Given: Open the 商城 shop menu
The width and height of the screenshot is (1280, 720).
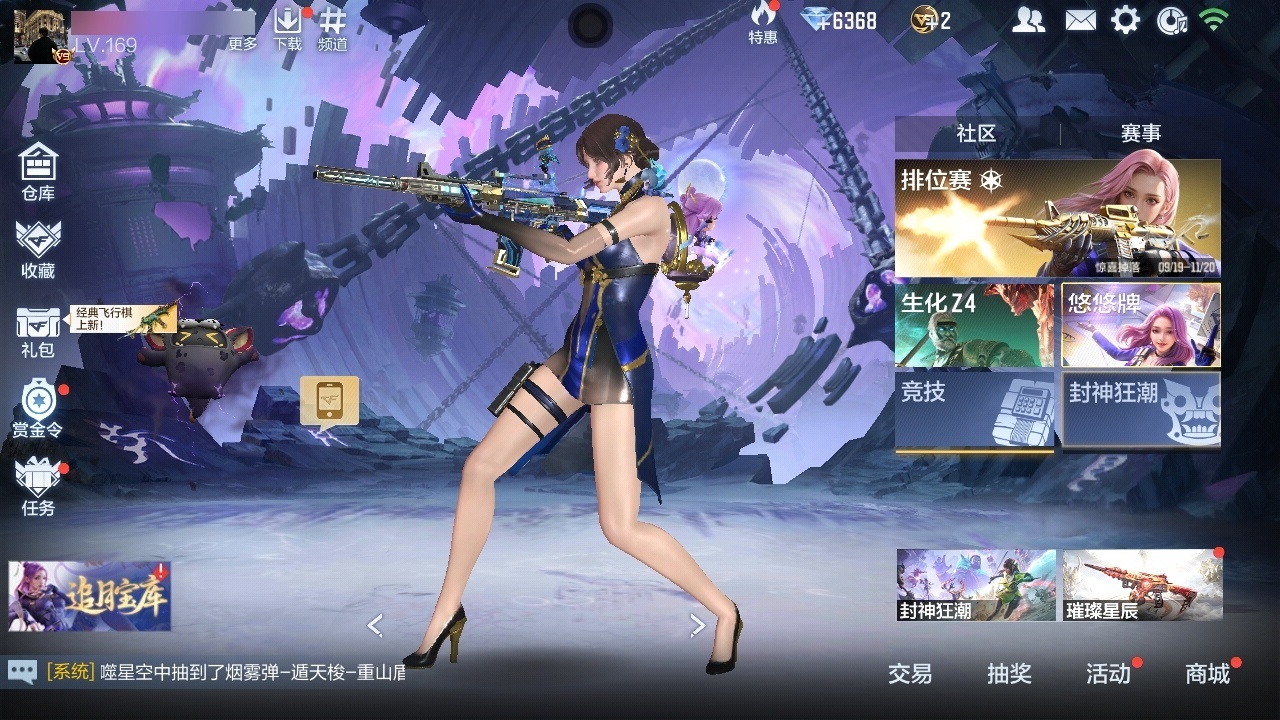Looking at the screenshot, I should (x=1207, y=674).
